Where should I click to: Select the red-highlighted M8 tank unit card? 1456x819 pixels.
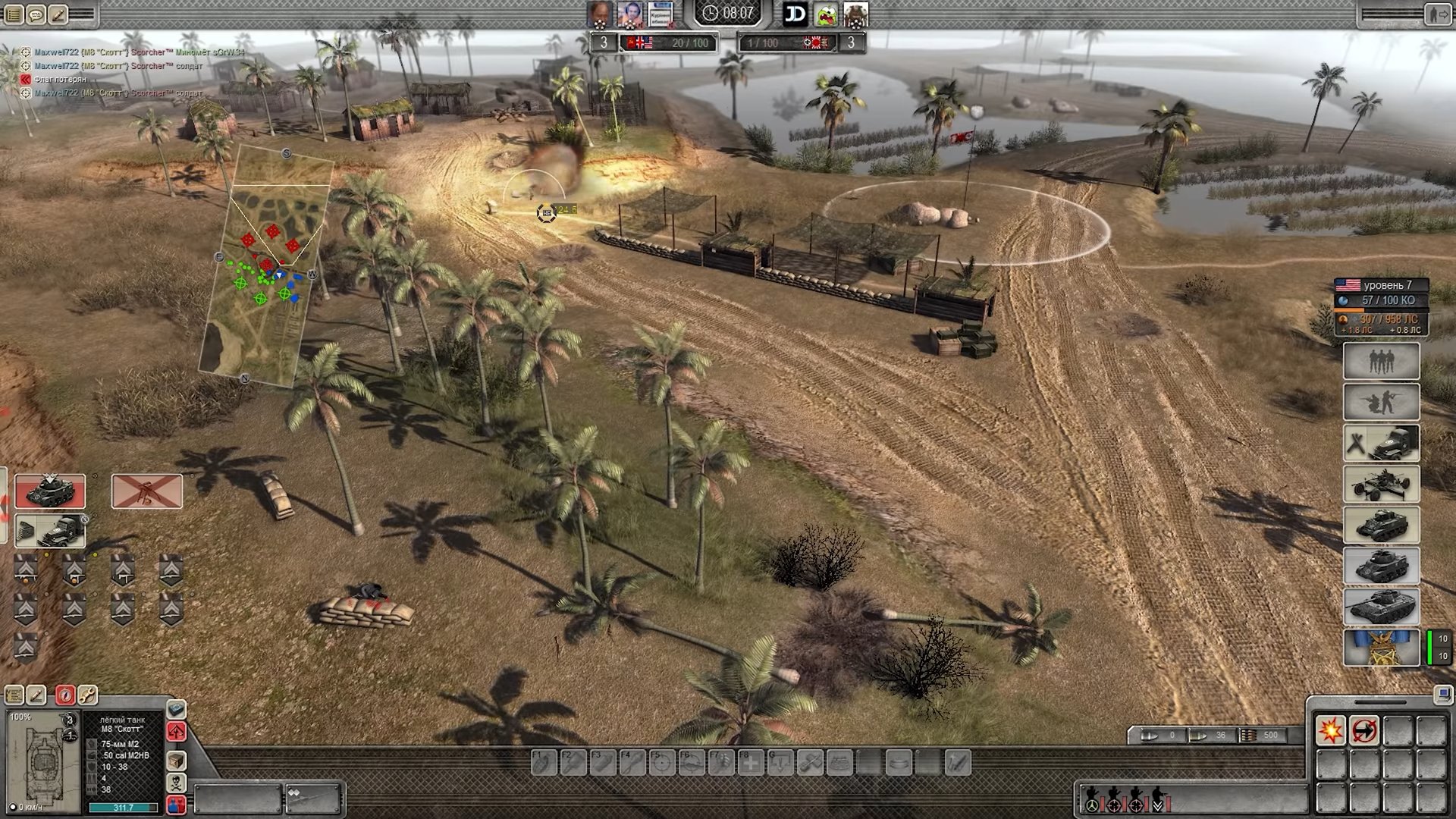click(50, 492)
